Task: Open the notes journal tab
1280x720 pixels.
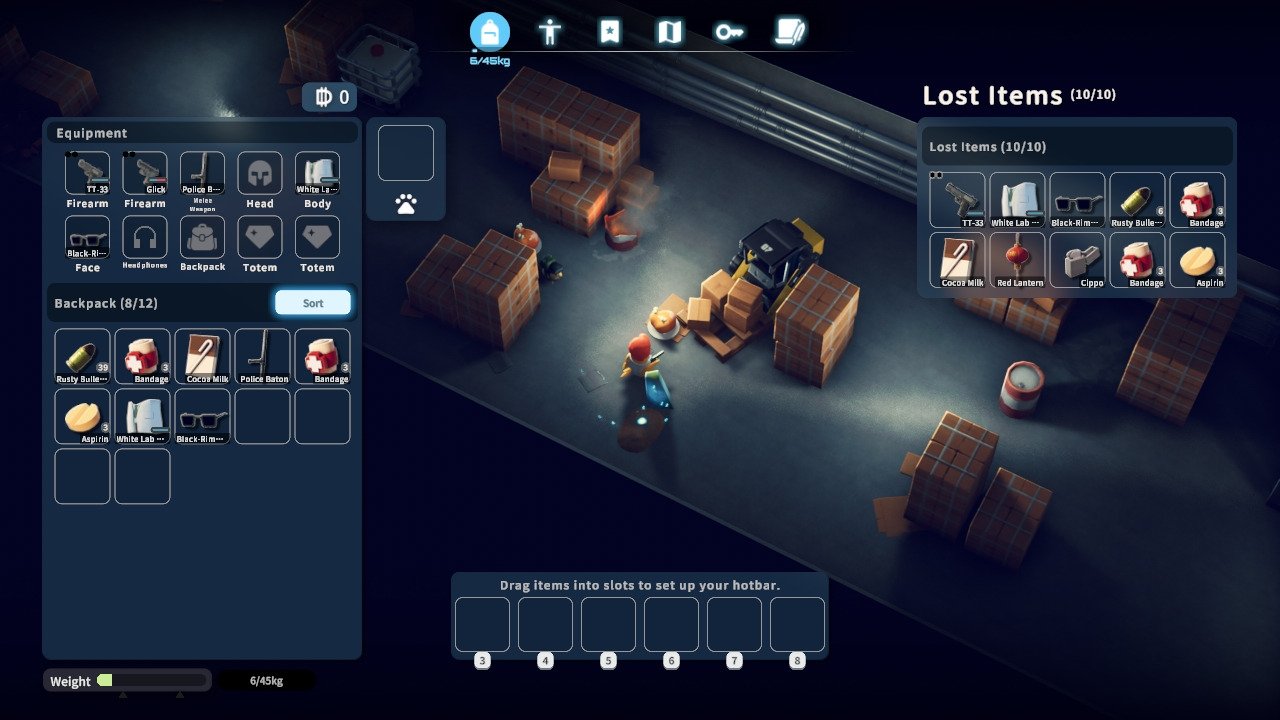Action: point(790,33)
